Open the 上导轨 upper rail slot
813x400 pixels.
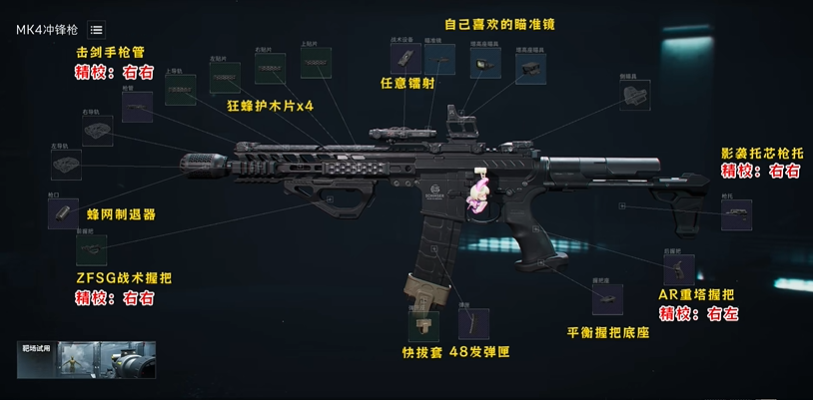pyautogui.click(x=180, y=88)
